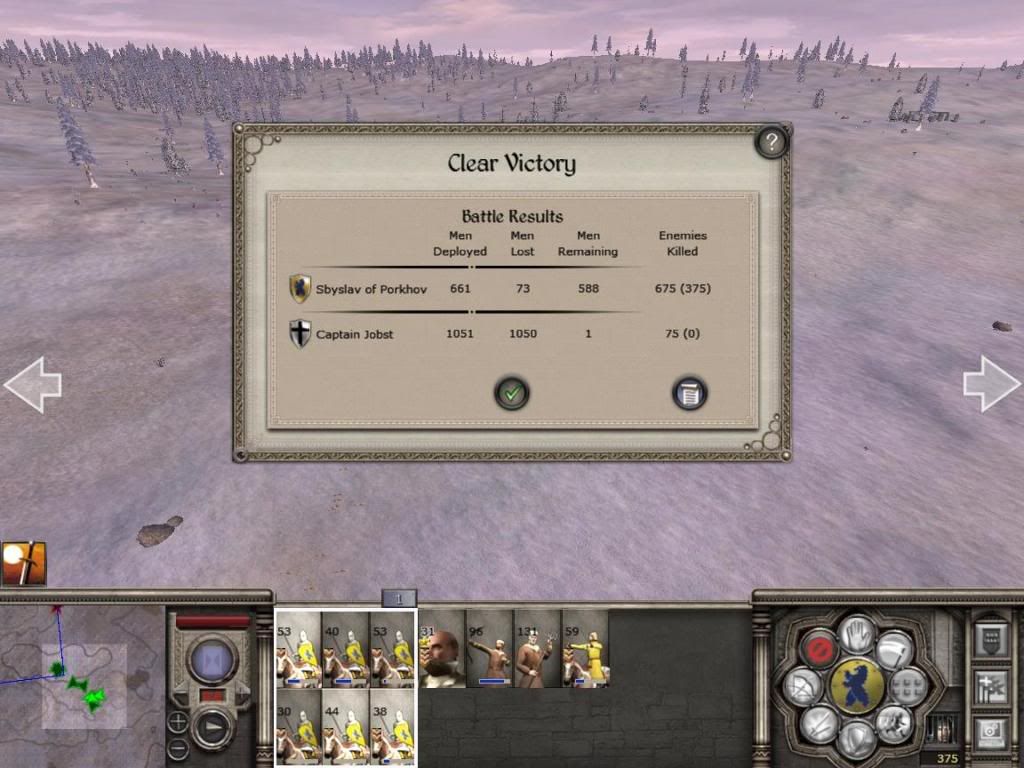This screenshot has height=768, width=1024.
Task: Go to the next screenshot with right arrow
Action: click(x=991, y=384)
